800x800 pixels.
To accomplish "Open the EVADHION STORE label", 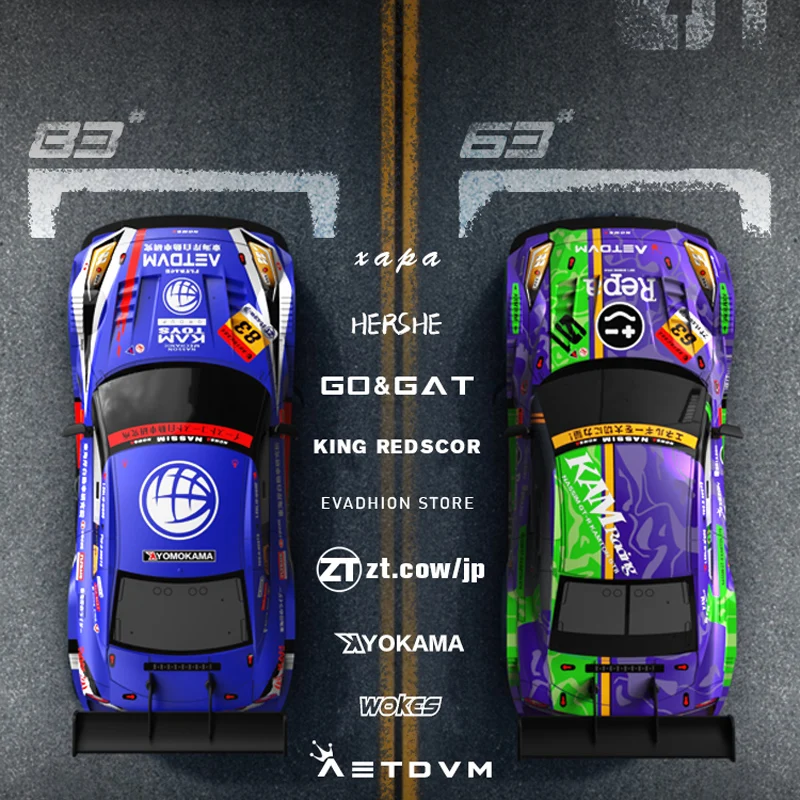I will point(397,502).
